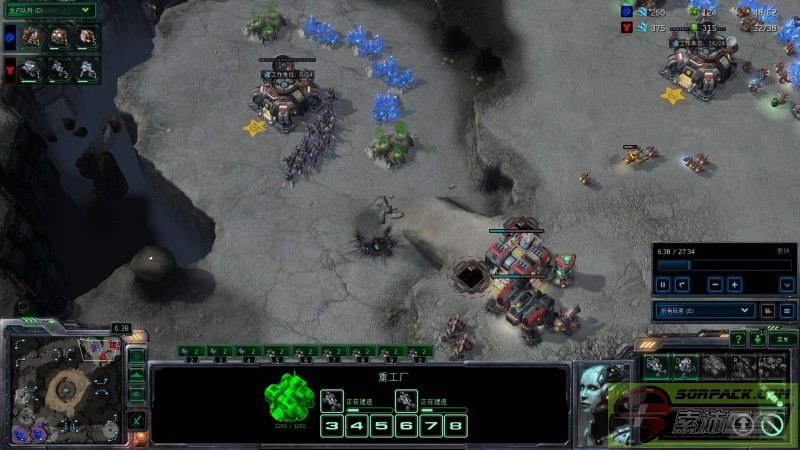The height and width of the screenshot is (450, 800).
Task: Rewind the replay with the back-arrow button
Action: pos(682,284)
